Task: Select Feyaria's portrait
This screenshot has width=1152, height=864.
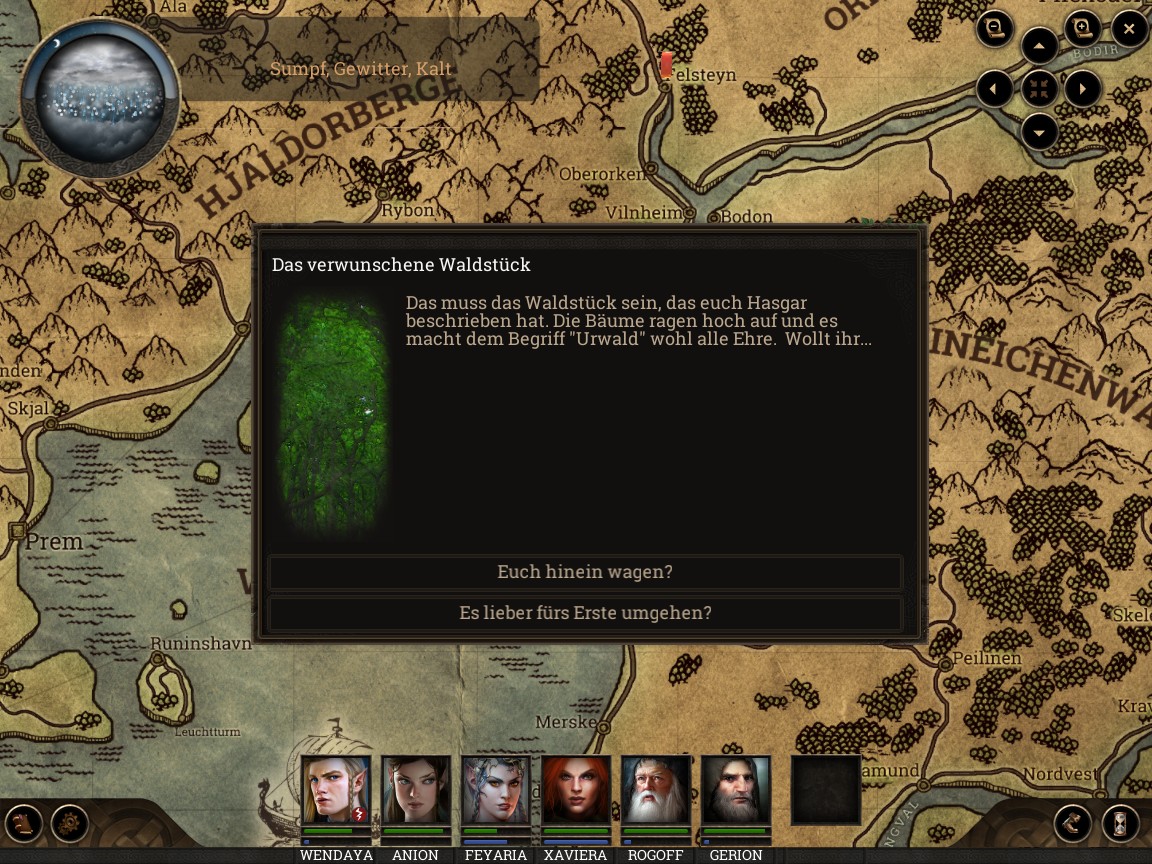Action: point(496,790)
